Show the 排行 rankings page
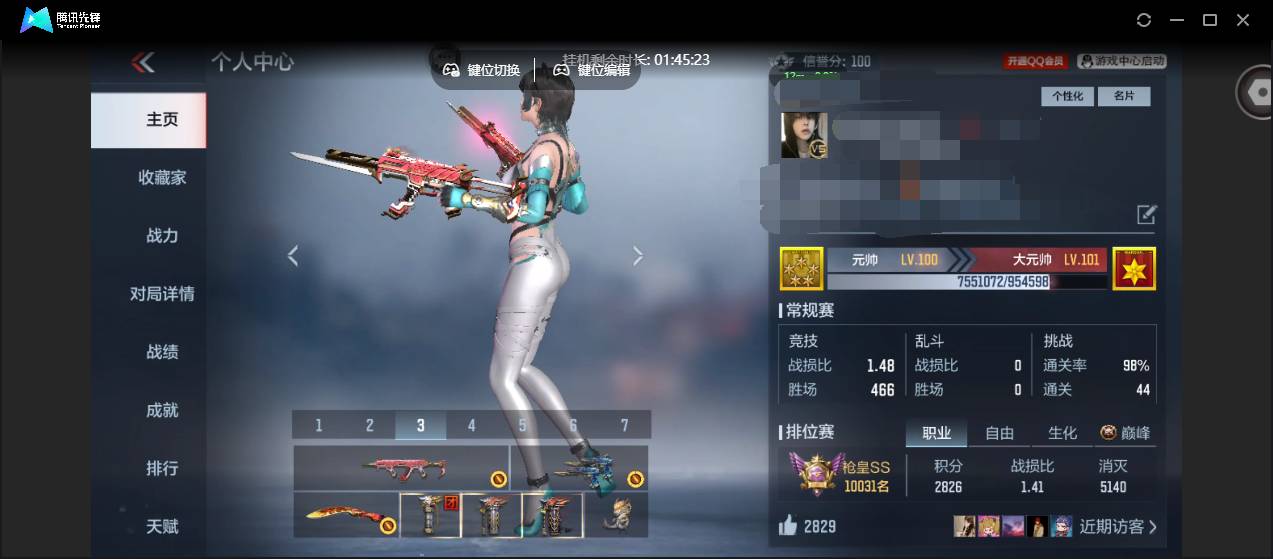The width and height of the screenshot is (1273, 559). click(x=162, y=468)
